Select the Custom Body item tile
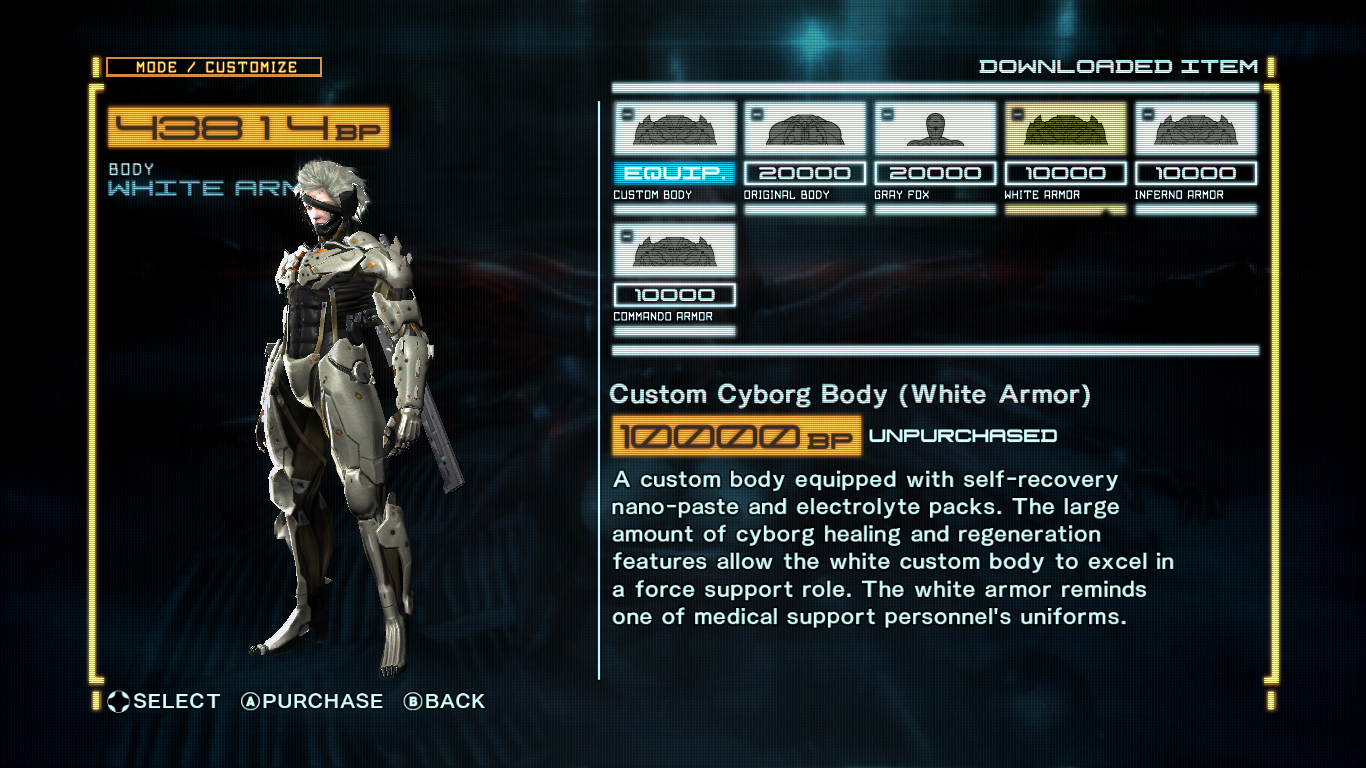 click(674, 130)
